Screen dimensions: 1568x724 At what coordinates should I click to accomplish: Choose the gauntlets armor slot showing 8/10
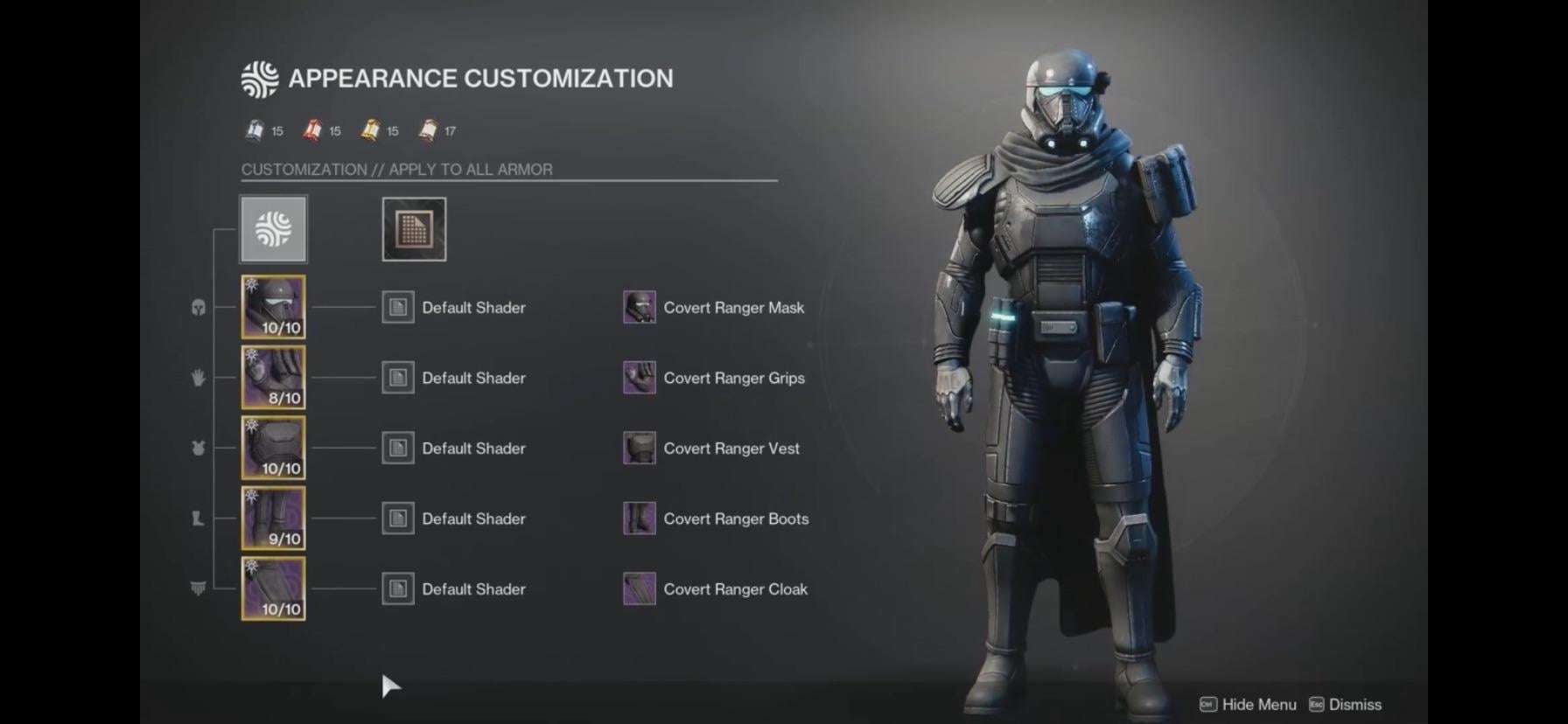click(x=274, y=378)
